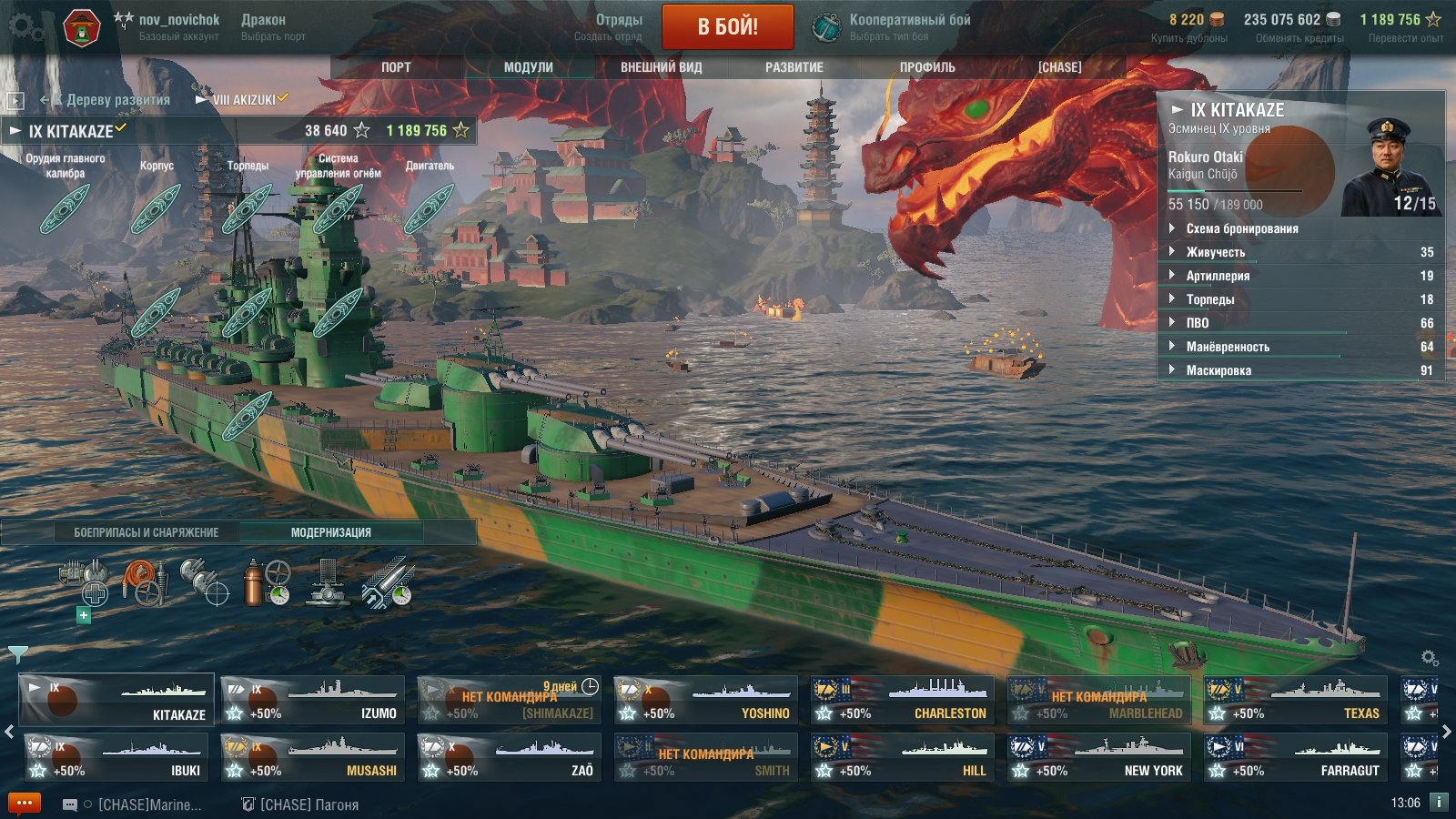
Task: Expand the Маскировка stats row
Action: 1218,370
